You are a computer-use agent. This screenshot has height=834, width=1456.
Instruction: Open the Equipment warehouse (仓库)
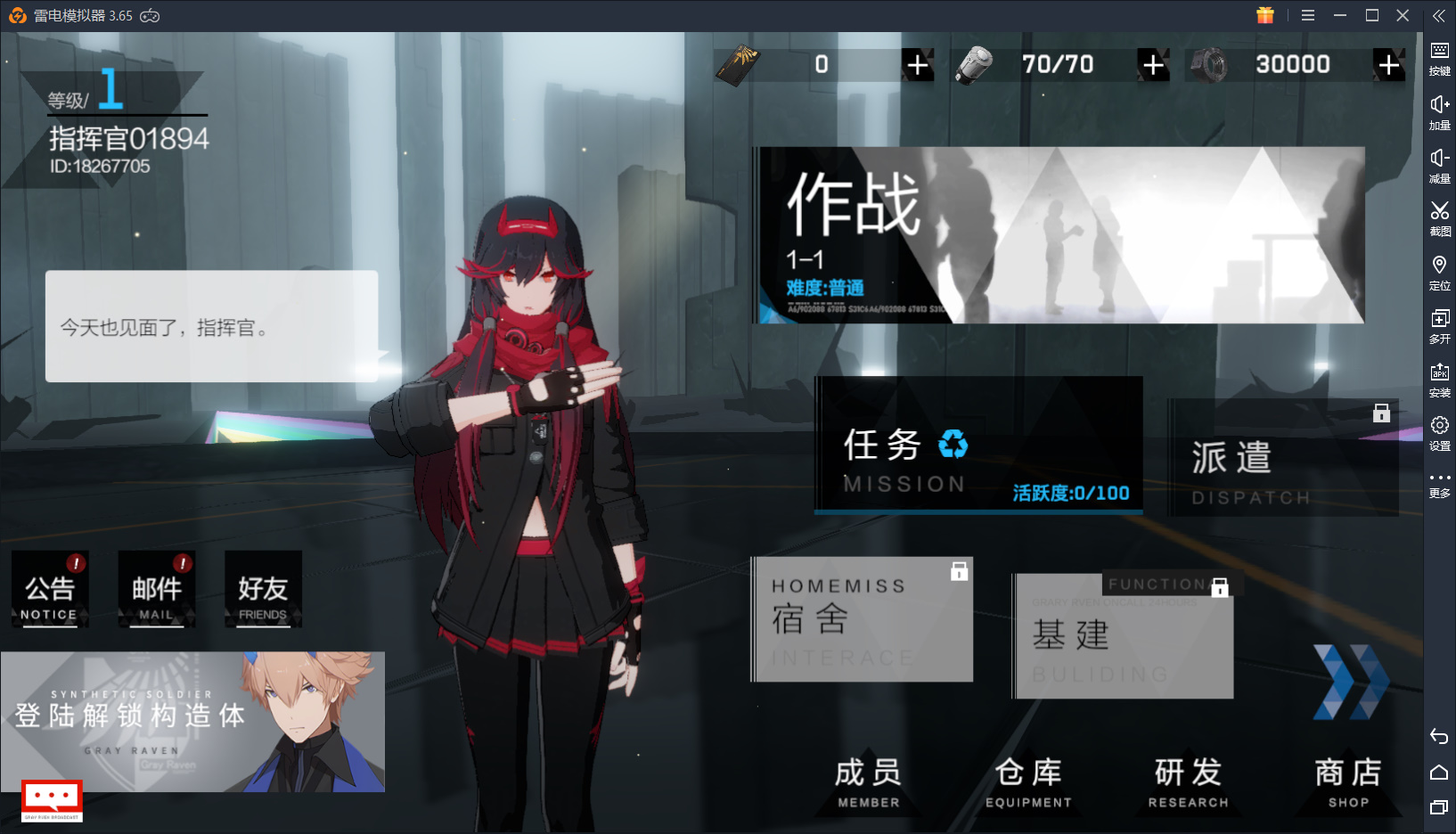click(x=1027, y=780)
